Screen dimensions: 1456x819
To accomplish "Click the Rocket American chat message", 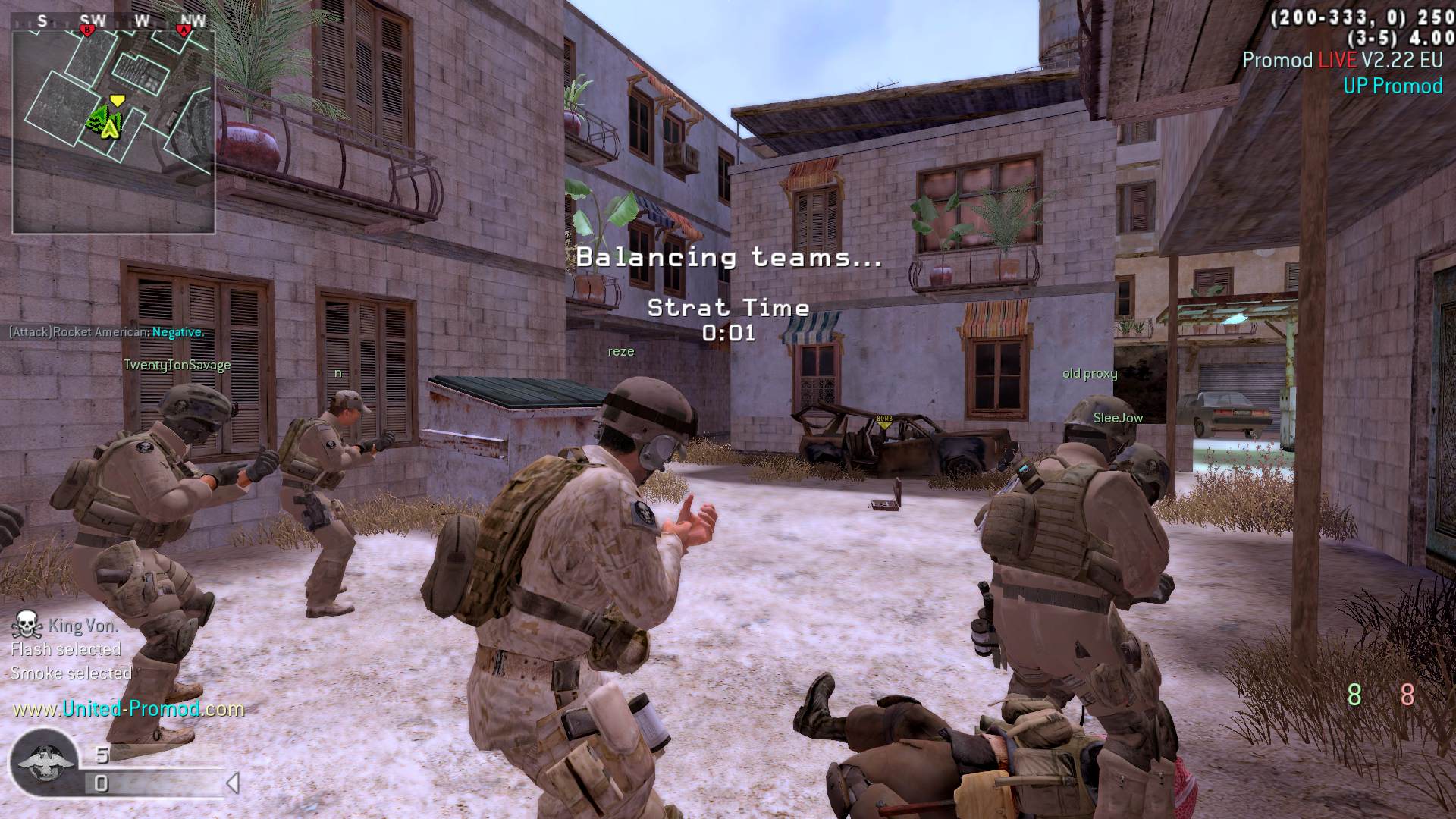I will [106, 332].
